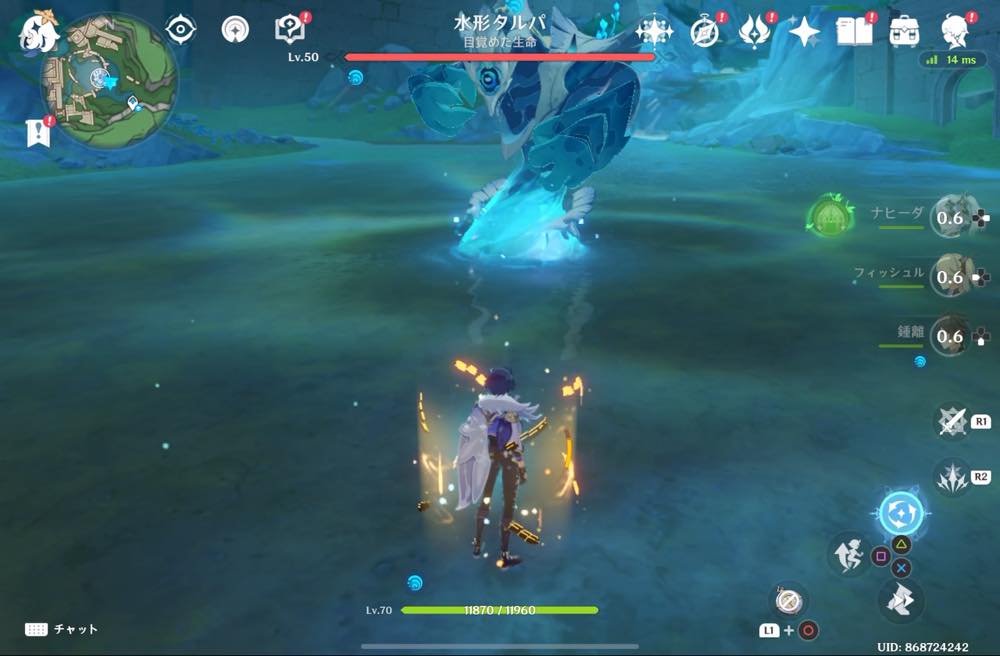Tap the sprint running-figure button

click(x=847, y=555)
